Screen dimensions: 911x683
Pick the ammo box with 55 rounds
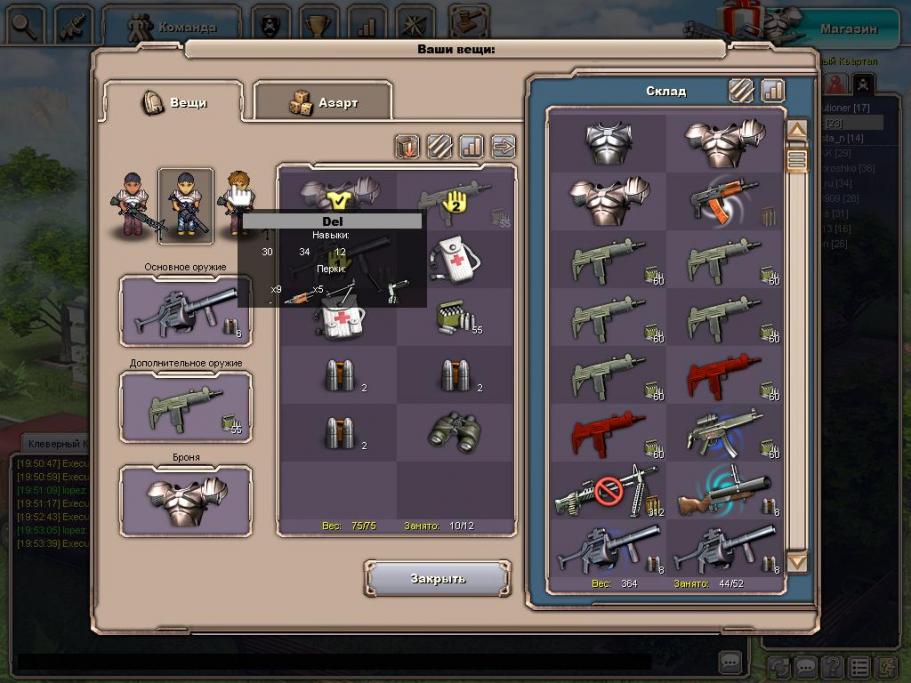click(455, 318)
